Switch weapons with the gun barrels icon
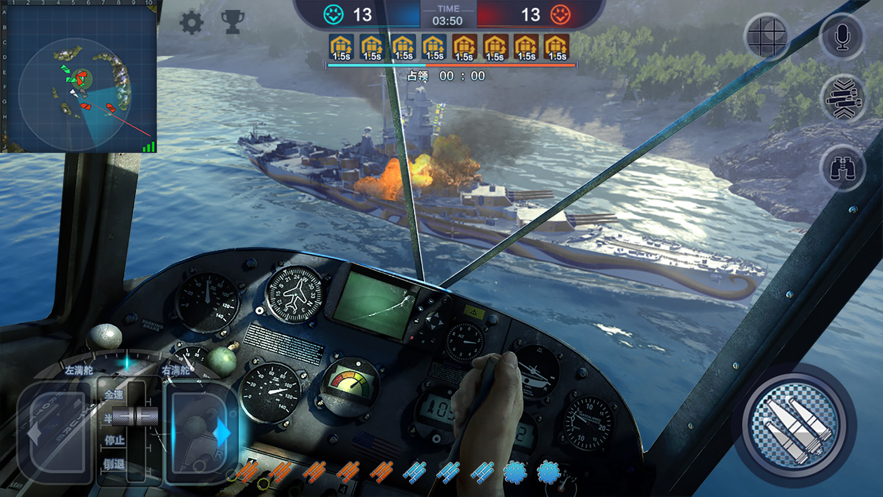The image size is (883, 497). [842, 99]
